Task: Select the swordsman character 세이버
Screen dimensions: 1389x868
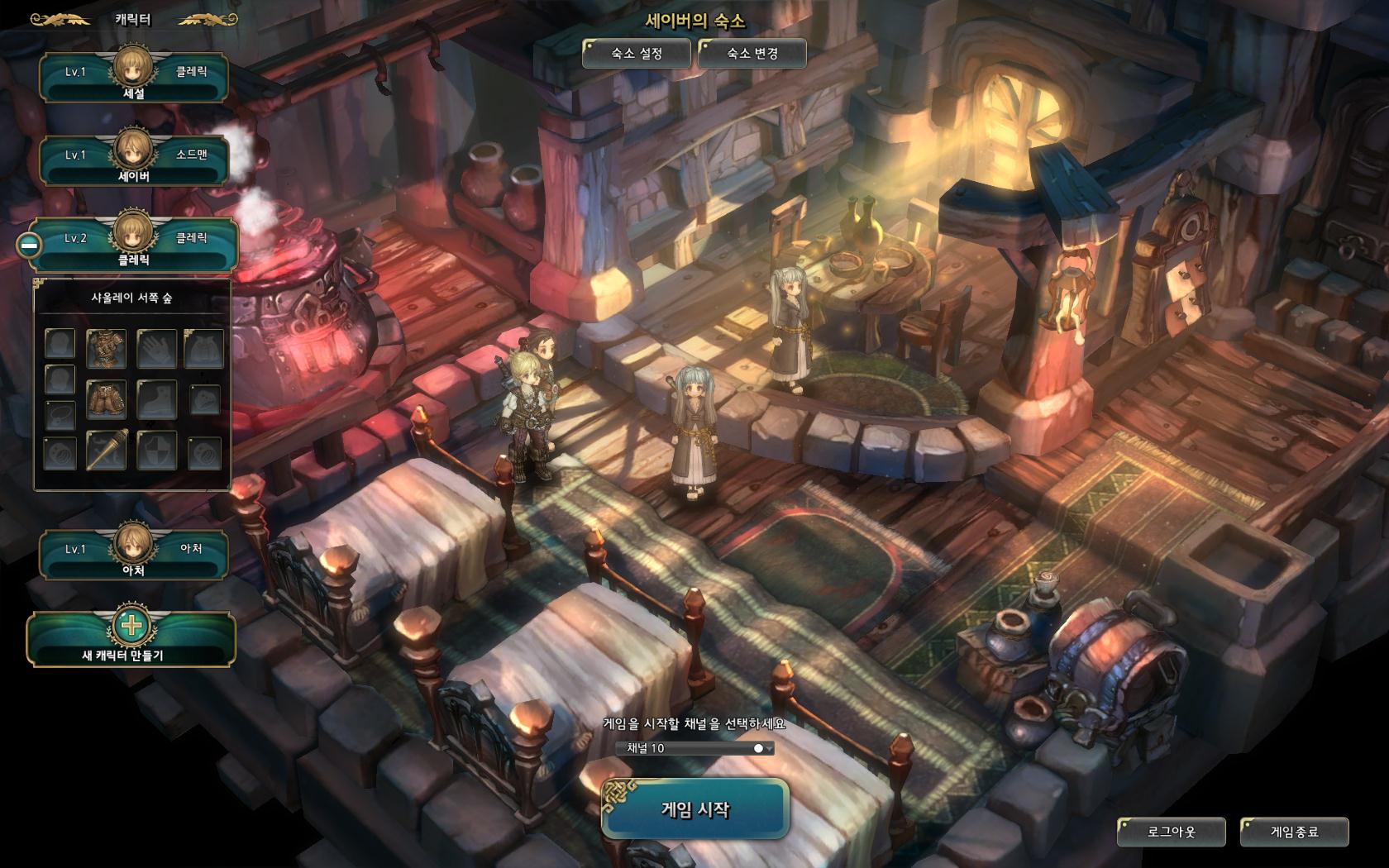Action: pyautogui.click(x=133, y=161)
